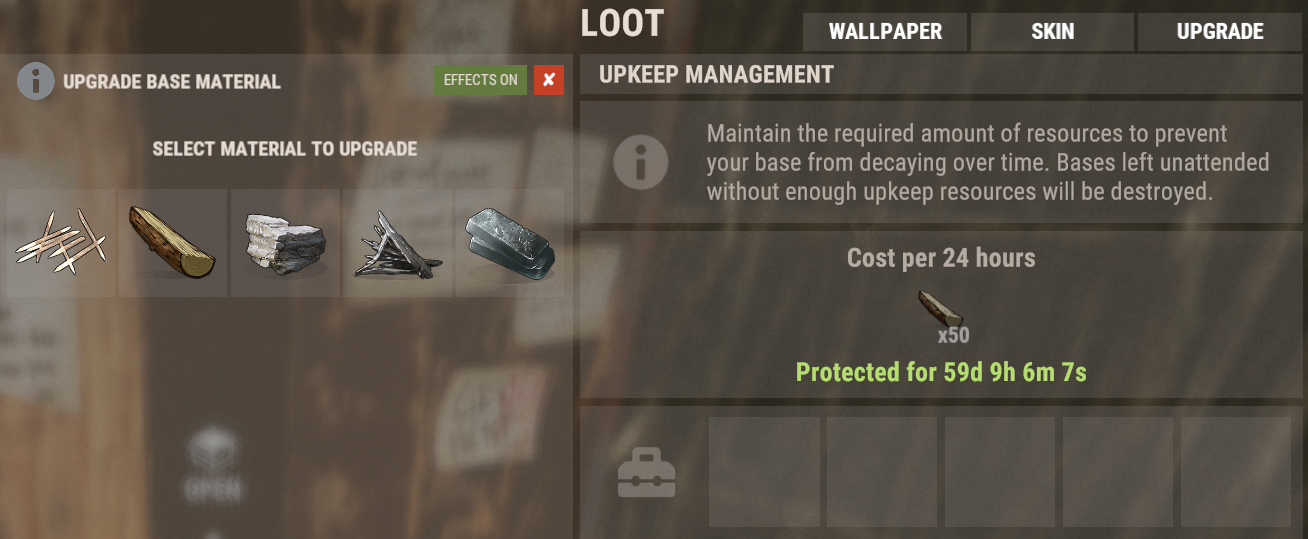Viewport: 1308px width, 539px height.
Task: Choose the twig material option
Action: click(x=61, y=244)
